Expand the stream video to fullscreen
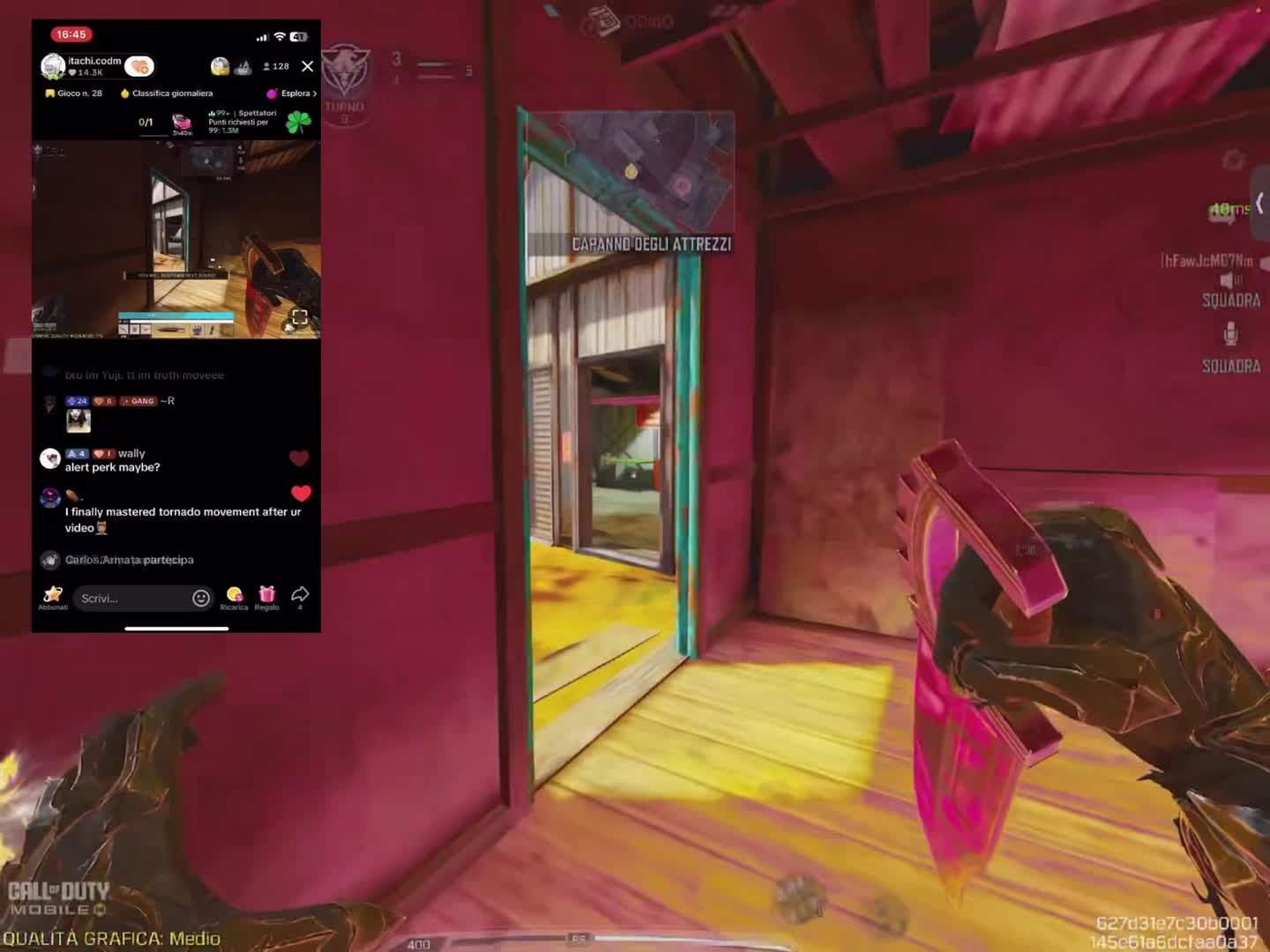The height and width of the screenshot is (952, 1270). [x=300, y=317]
